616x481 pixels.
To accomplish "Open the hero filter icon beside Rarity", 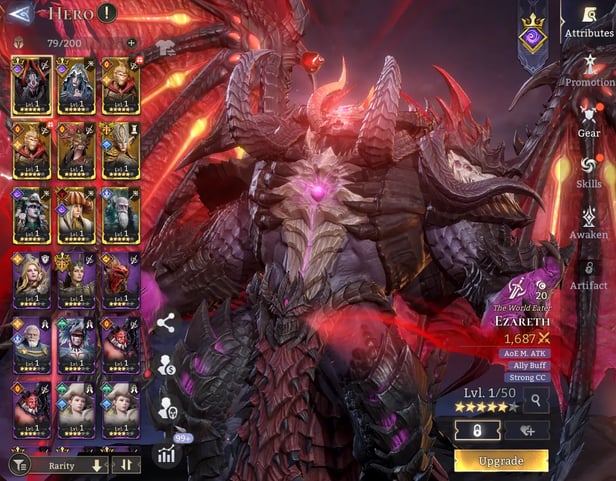I will [x=18, y=465].
